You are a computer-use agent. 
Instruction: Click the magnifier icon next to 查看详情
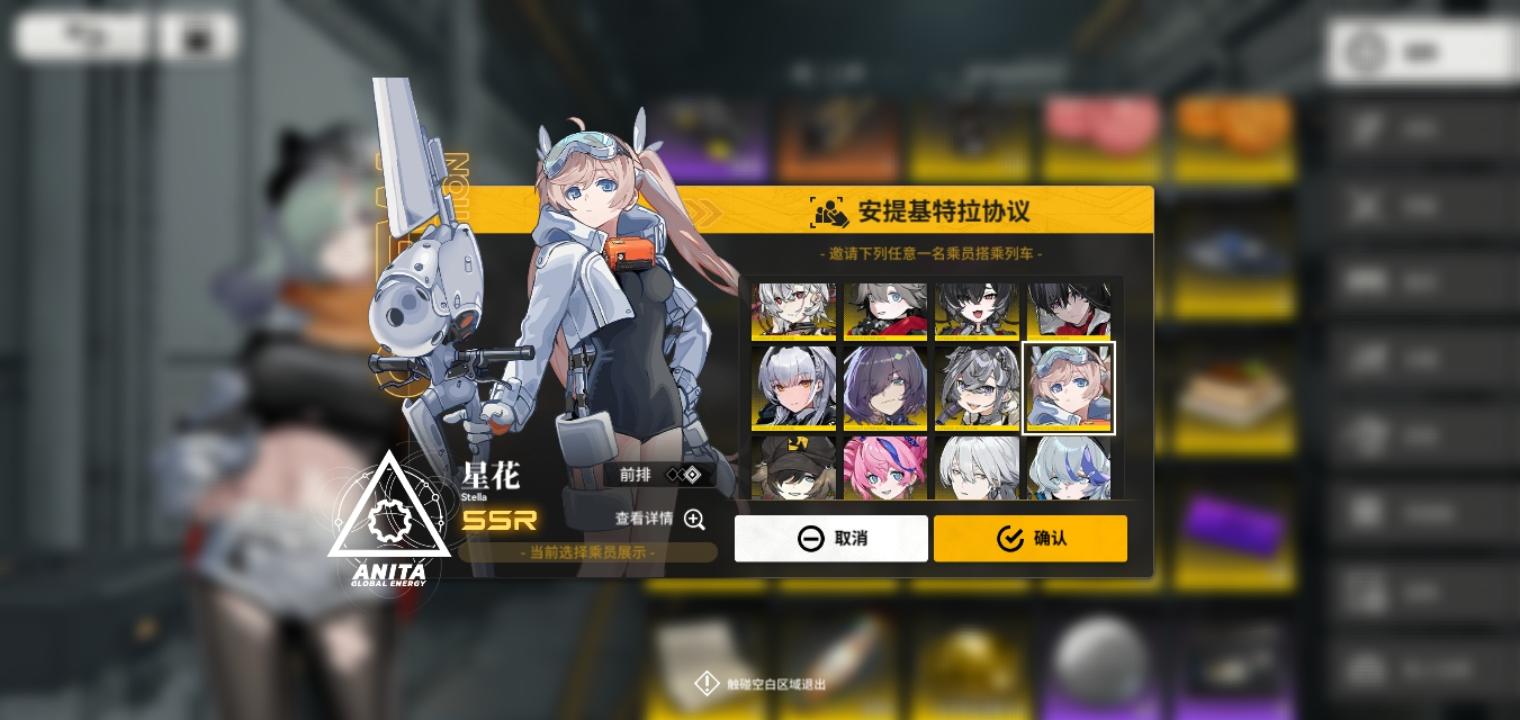pyautogui.click(x=694, y=520)
